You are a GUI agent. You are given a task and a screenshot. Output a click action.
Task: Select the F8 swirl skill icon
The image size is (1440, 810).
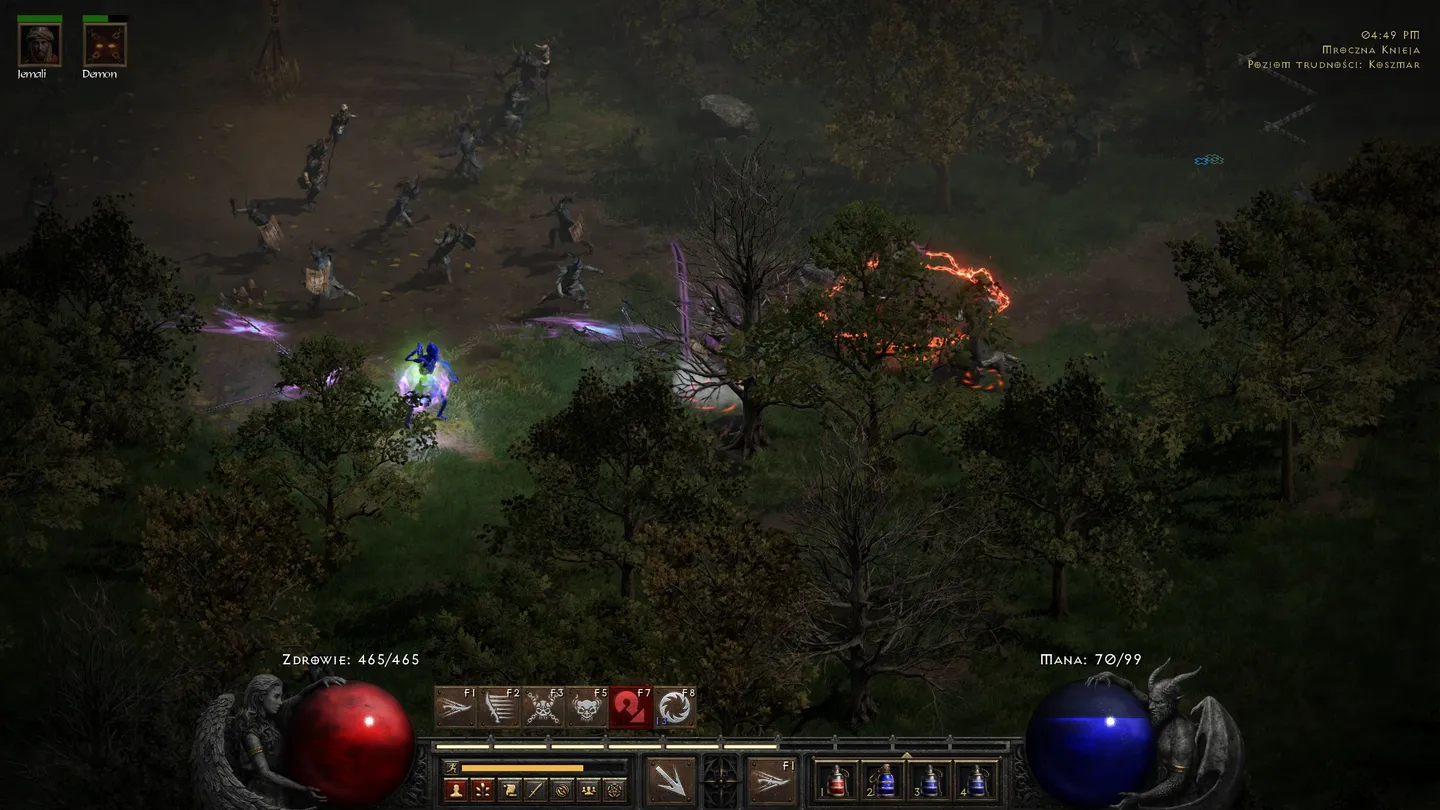coord(675,708)
